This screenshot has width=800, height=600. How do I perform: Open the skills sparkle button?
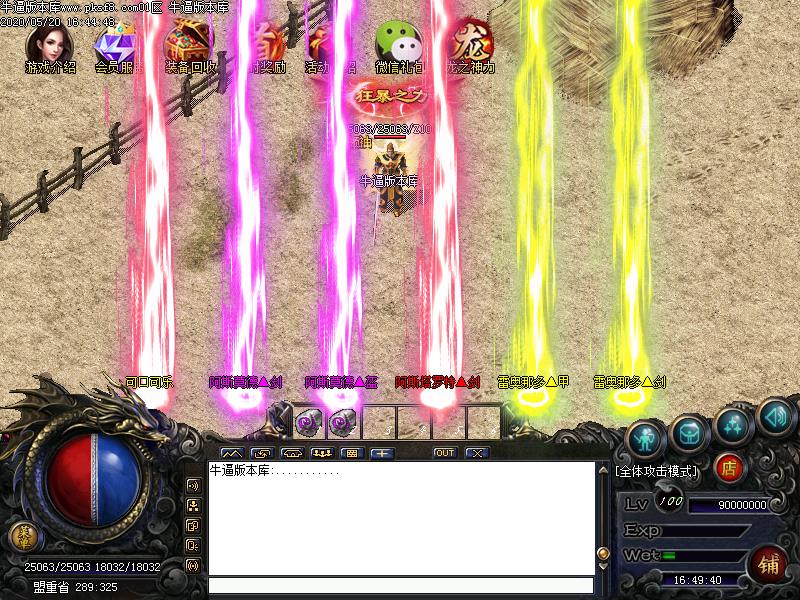[x=734, y=424]
